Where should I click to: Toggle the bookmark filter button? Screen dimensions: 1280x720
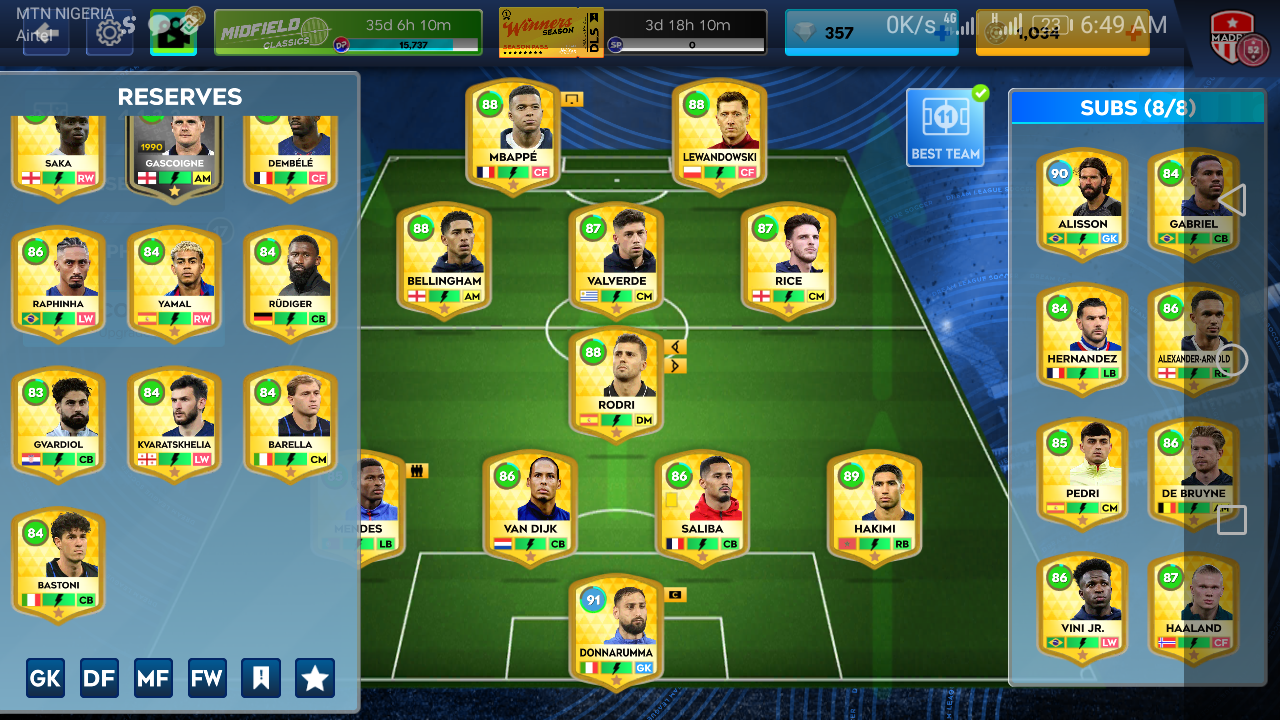coord(261,678)
